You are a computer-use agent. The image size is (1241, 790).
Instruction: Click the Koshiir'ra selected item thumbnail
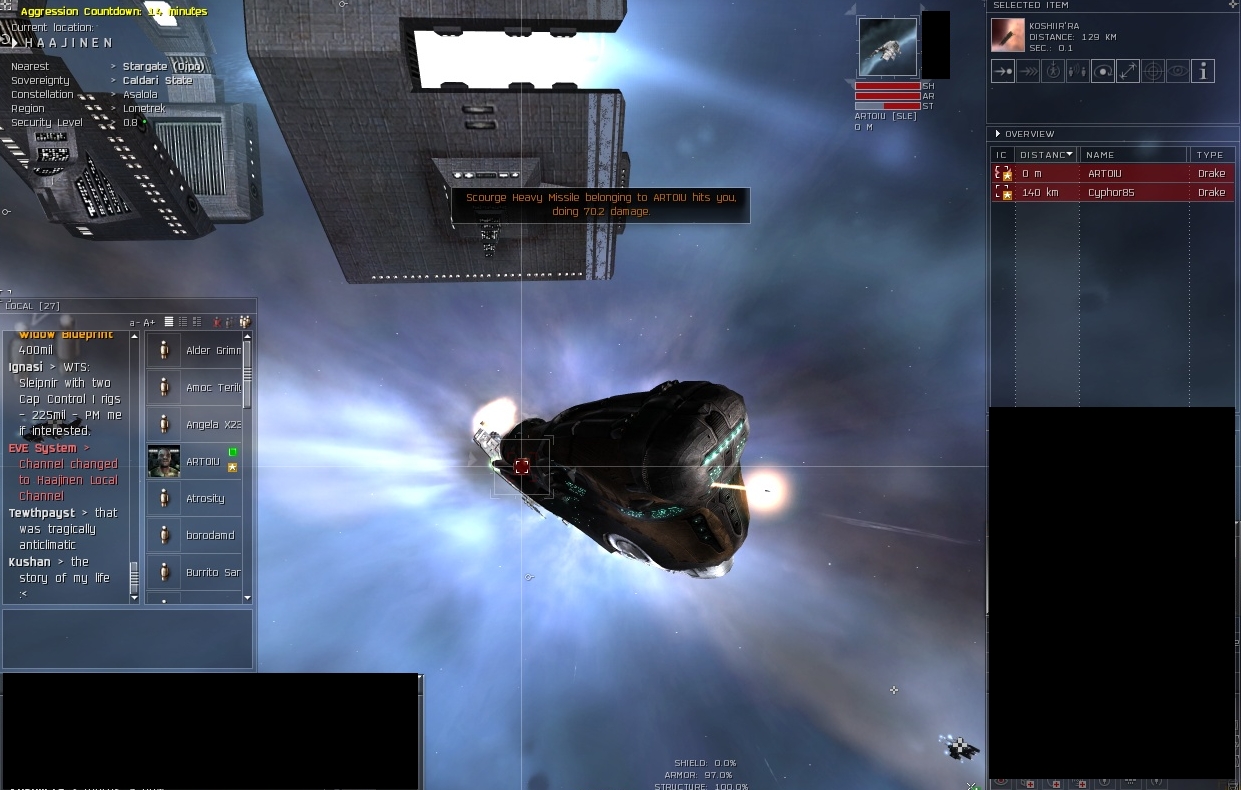pos(1007,35)
